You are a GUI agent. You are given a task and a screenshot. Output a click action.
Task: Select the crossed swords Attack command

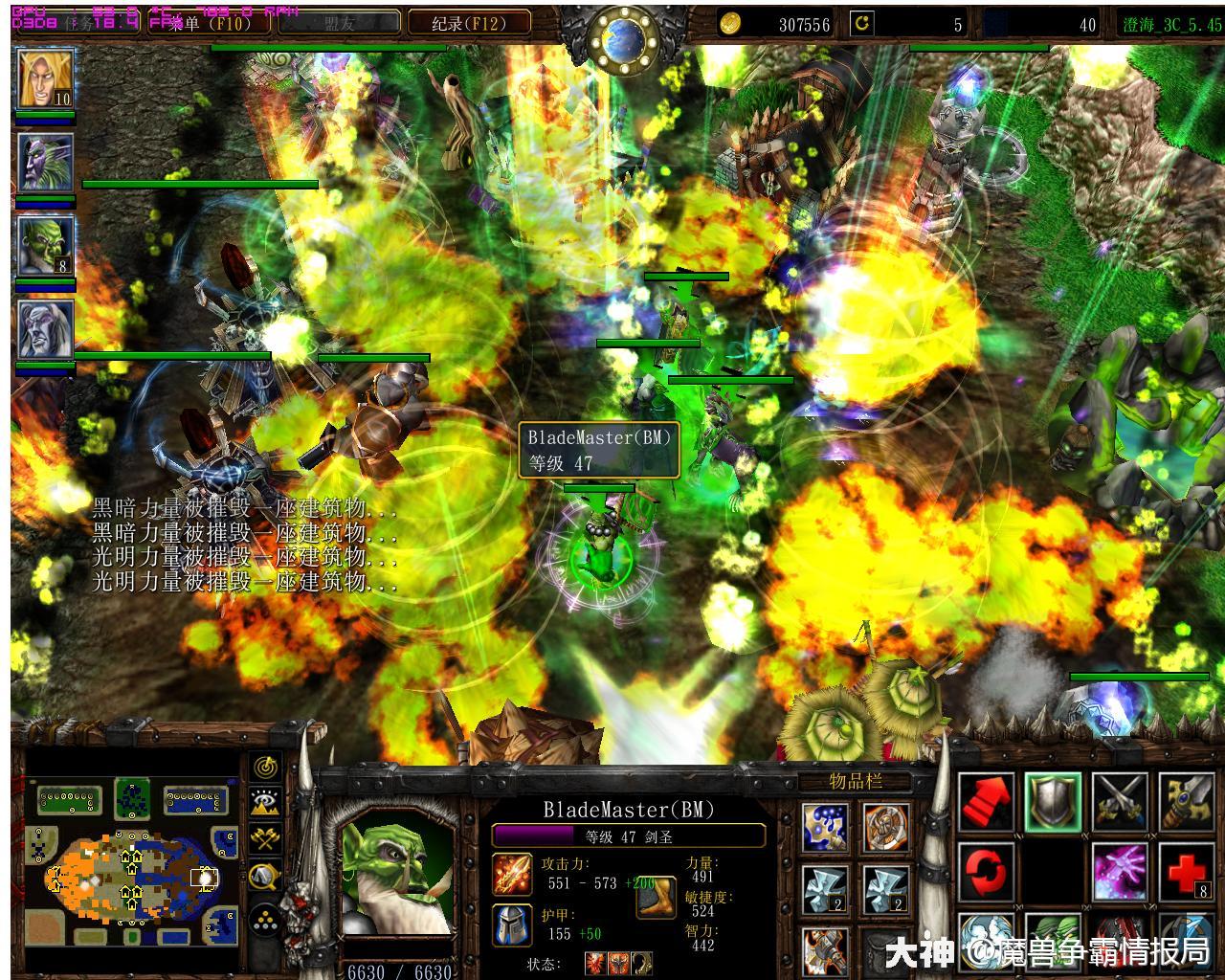point(1120,802)
